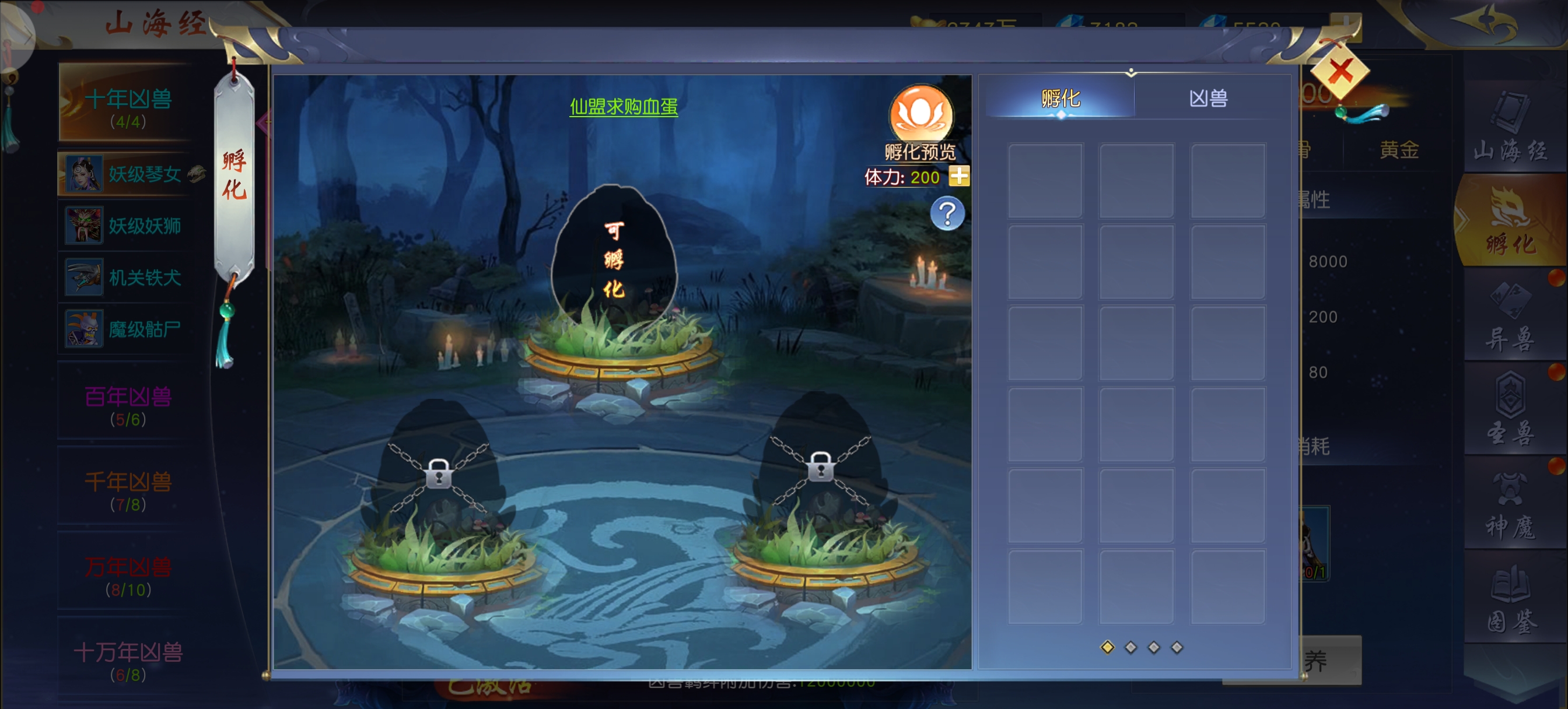Switch to the 凶兽 tab
This screenshot has height=709, width=1568.
point(1207,99)
